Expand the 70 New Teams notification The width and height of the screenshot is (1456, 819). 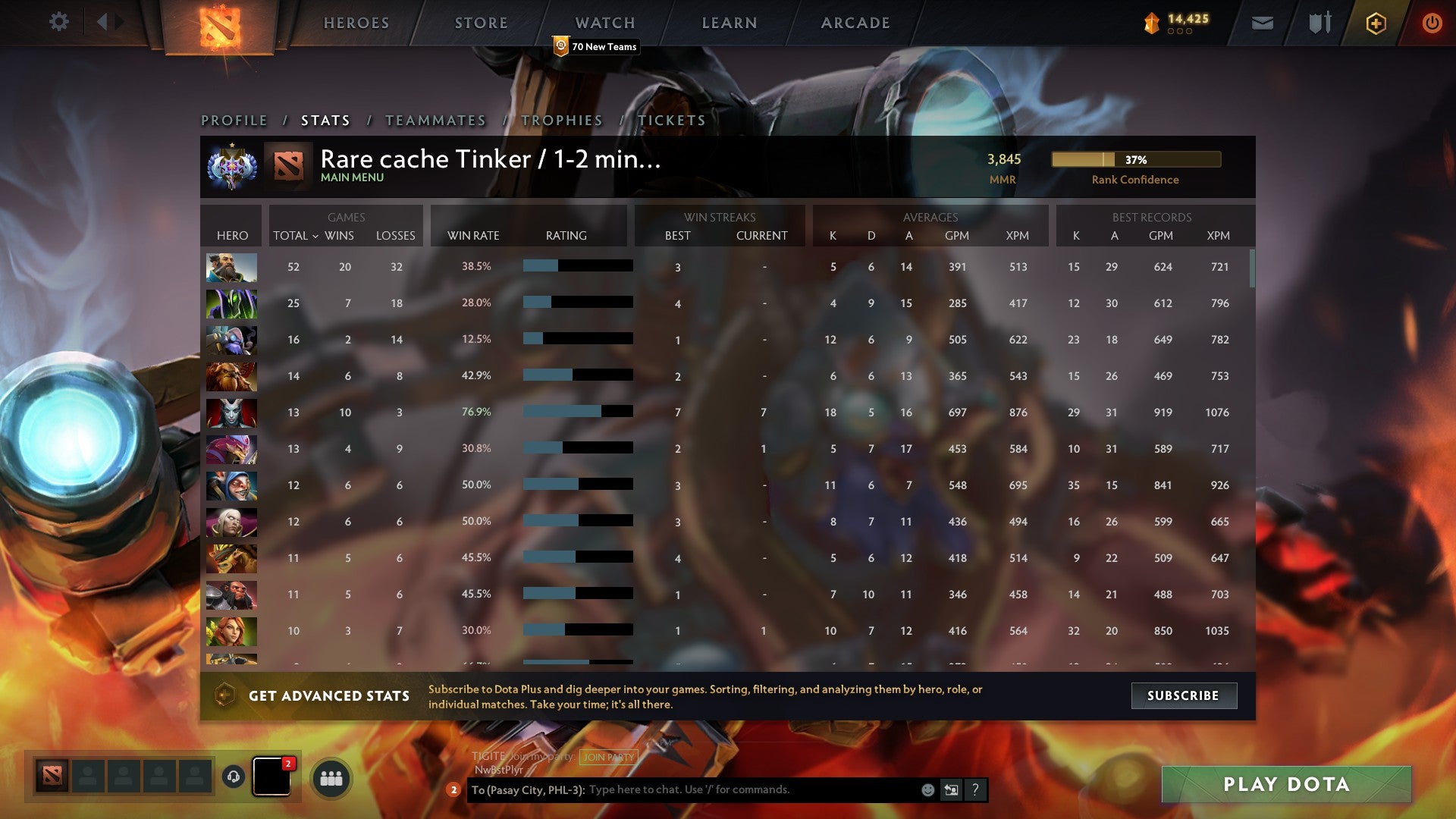click(597, 46)
